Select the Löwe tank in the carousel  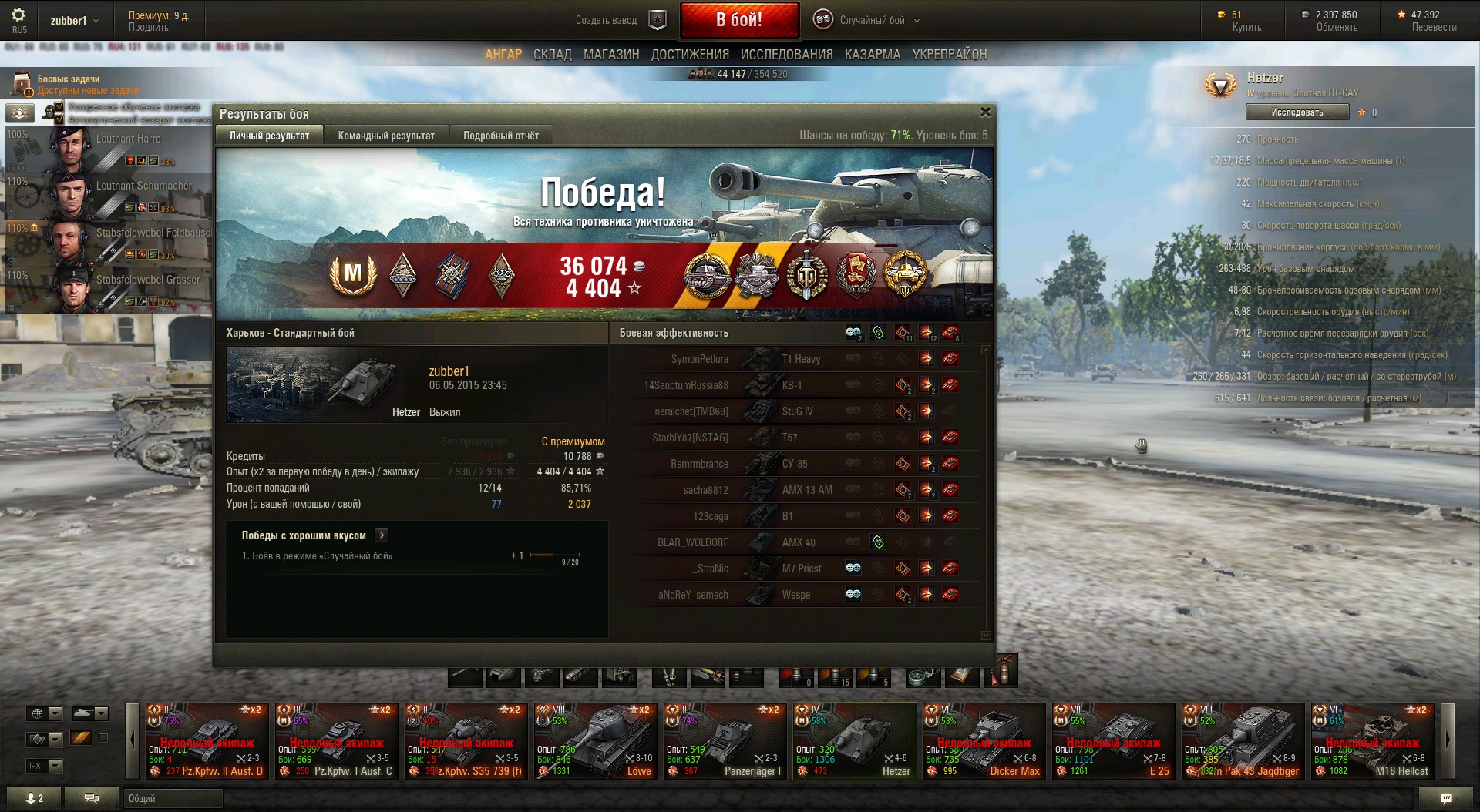(595, 740)
